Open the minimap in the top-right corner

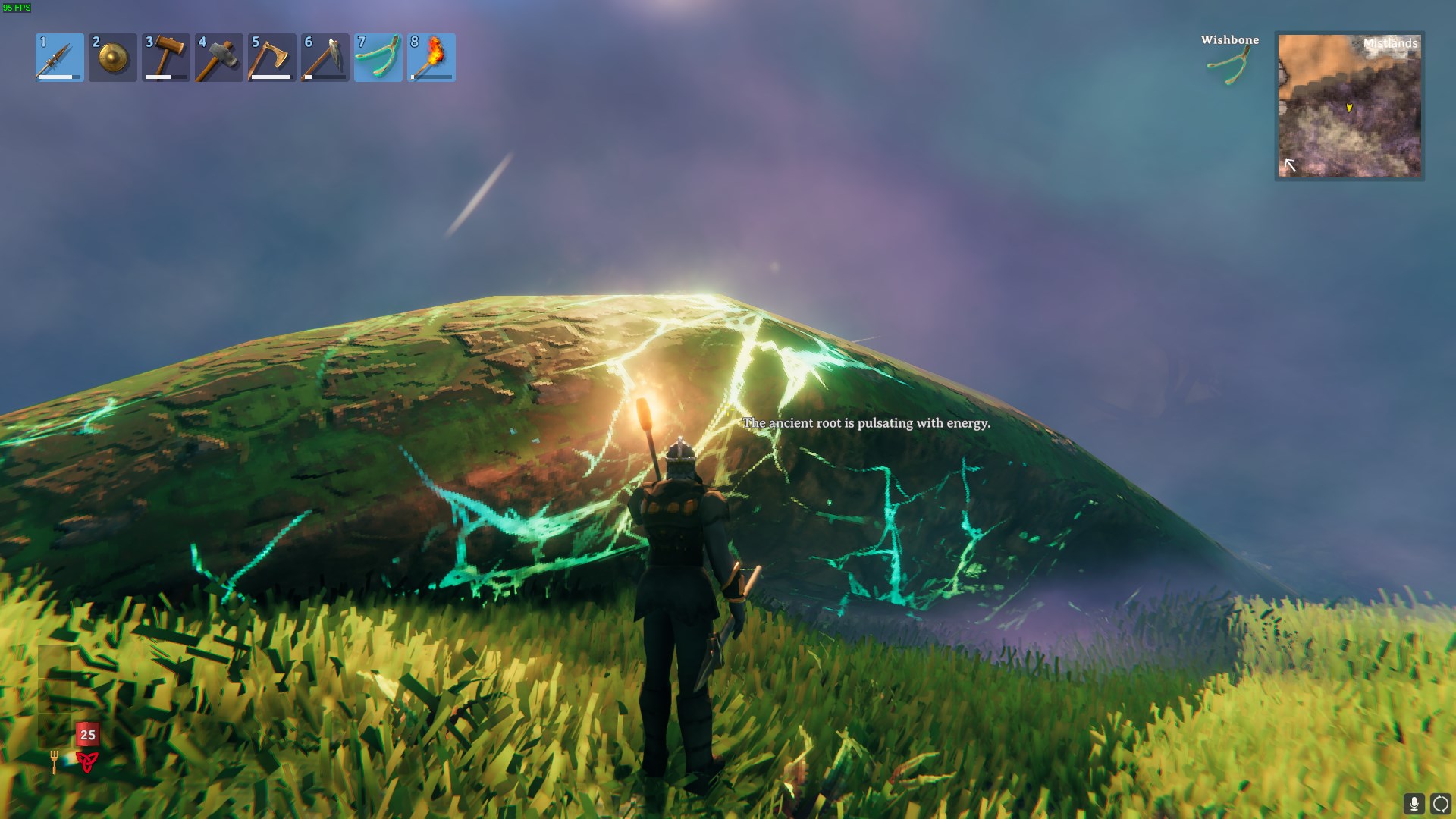[x=1350, y=106]
